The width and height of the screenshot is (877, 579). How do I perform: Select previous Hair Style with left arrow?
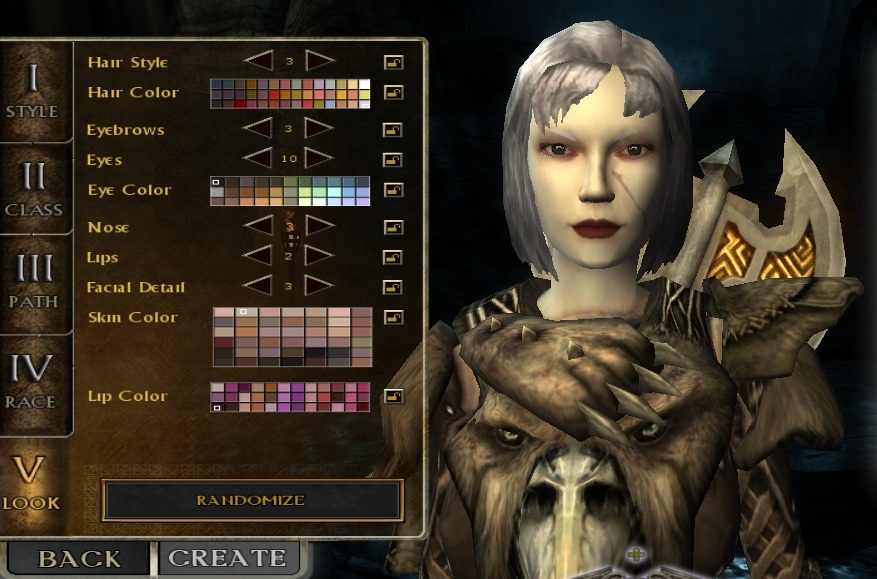click(x=258, y=61)
